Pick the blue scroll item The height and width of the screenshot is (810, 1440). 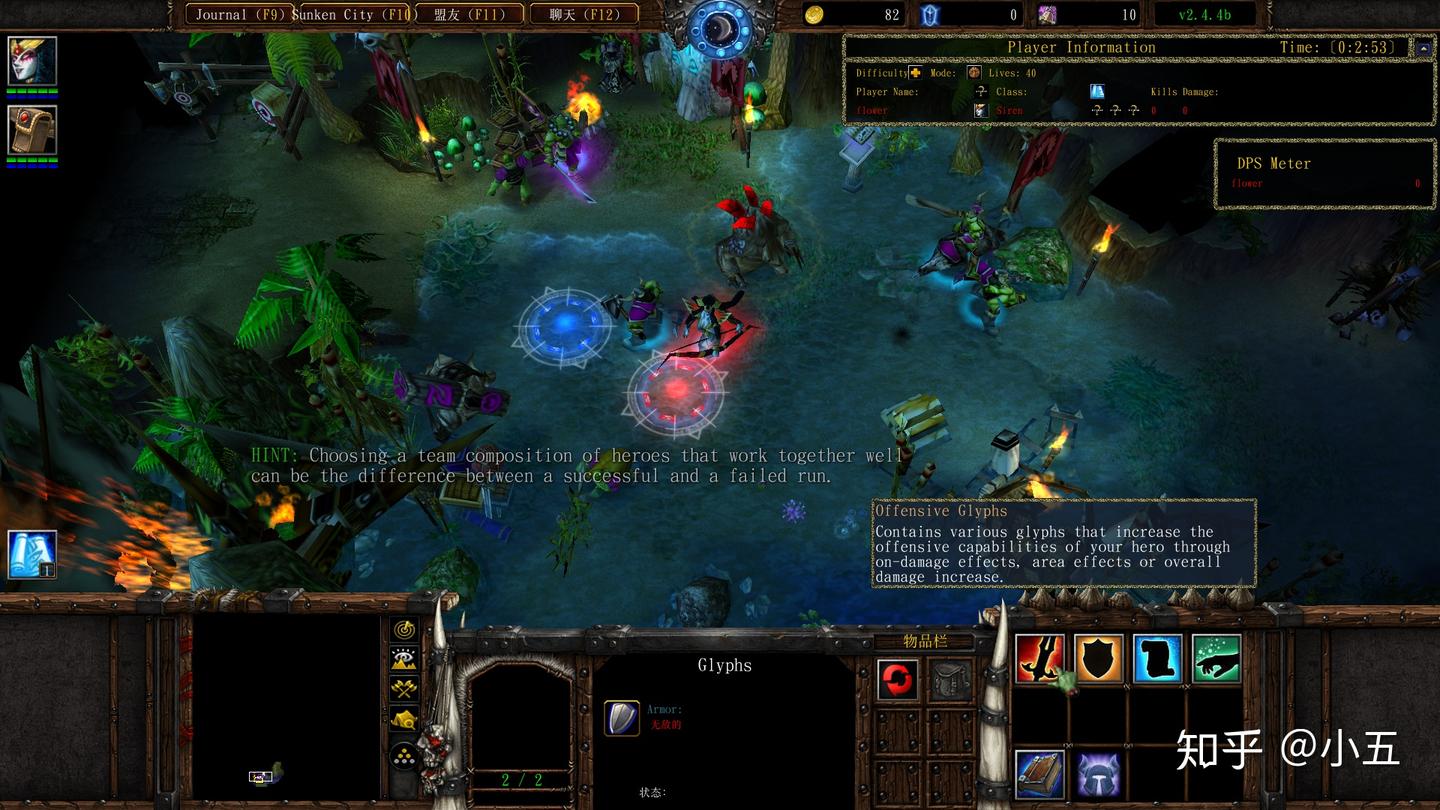pos(1158,658)
